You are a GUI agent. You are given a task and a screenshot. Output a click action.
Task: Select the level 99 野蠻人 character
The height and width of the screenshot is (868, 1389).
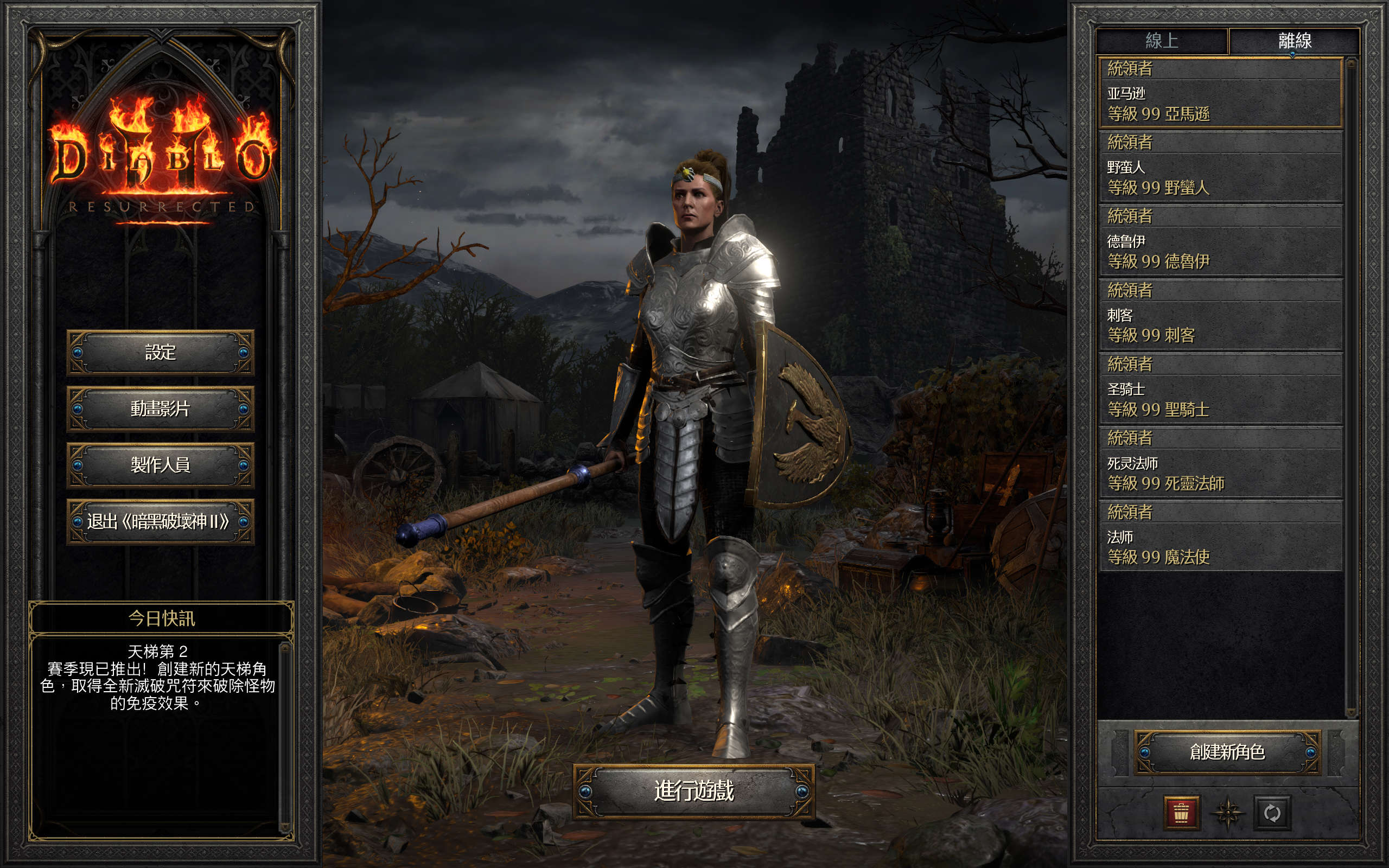point(1220,167)
